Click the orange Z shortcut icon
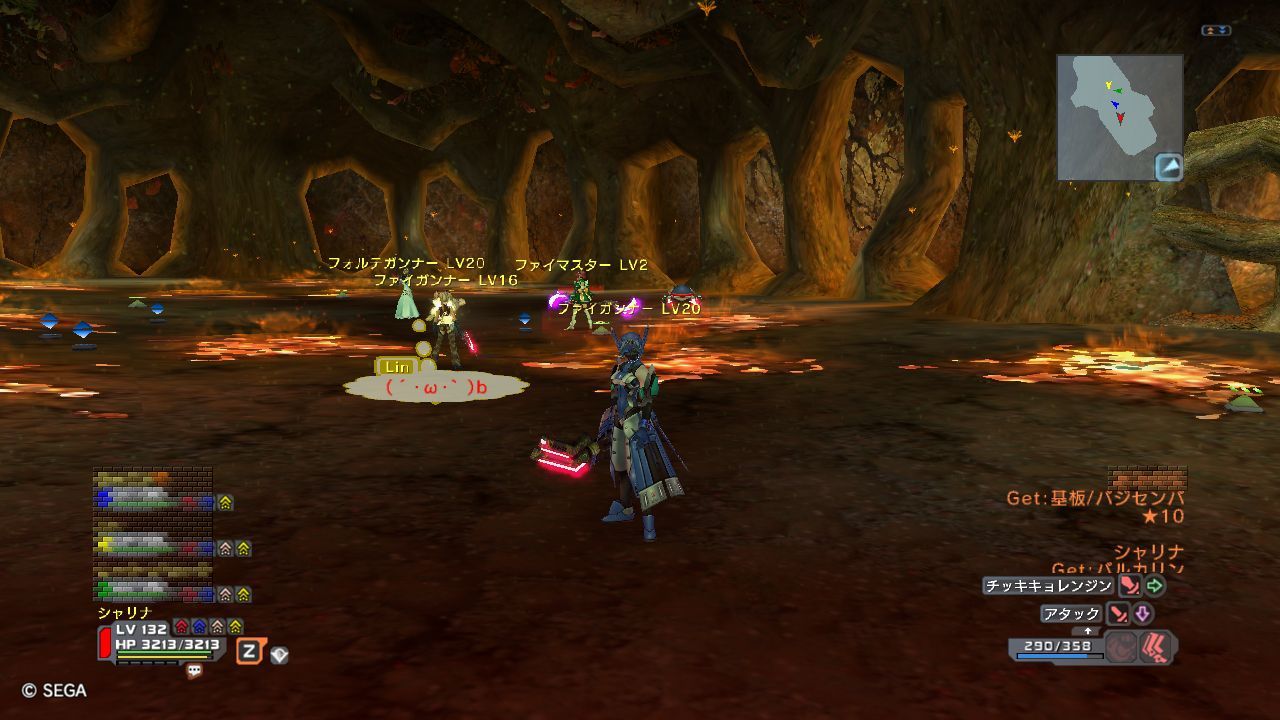This screenshot has height=720, width=1280. pyautogui.click(x=249, y=652)
